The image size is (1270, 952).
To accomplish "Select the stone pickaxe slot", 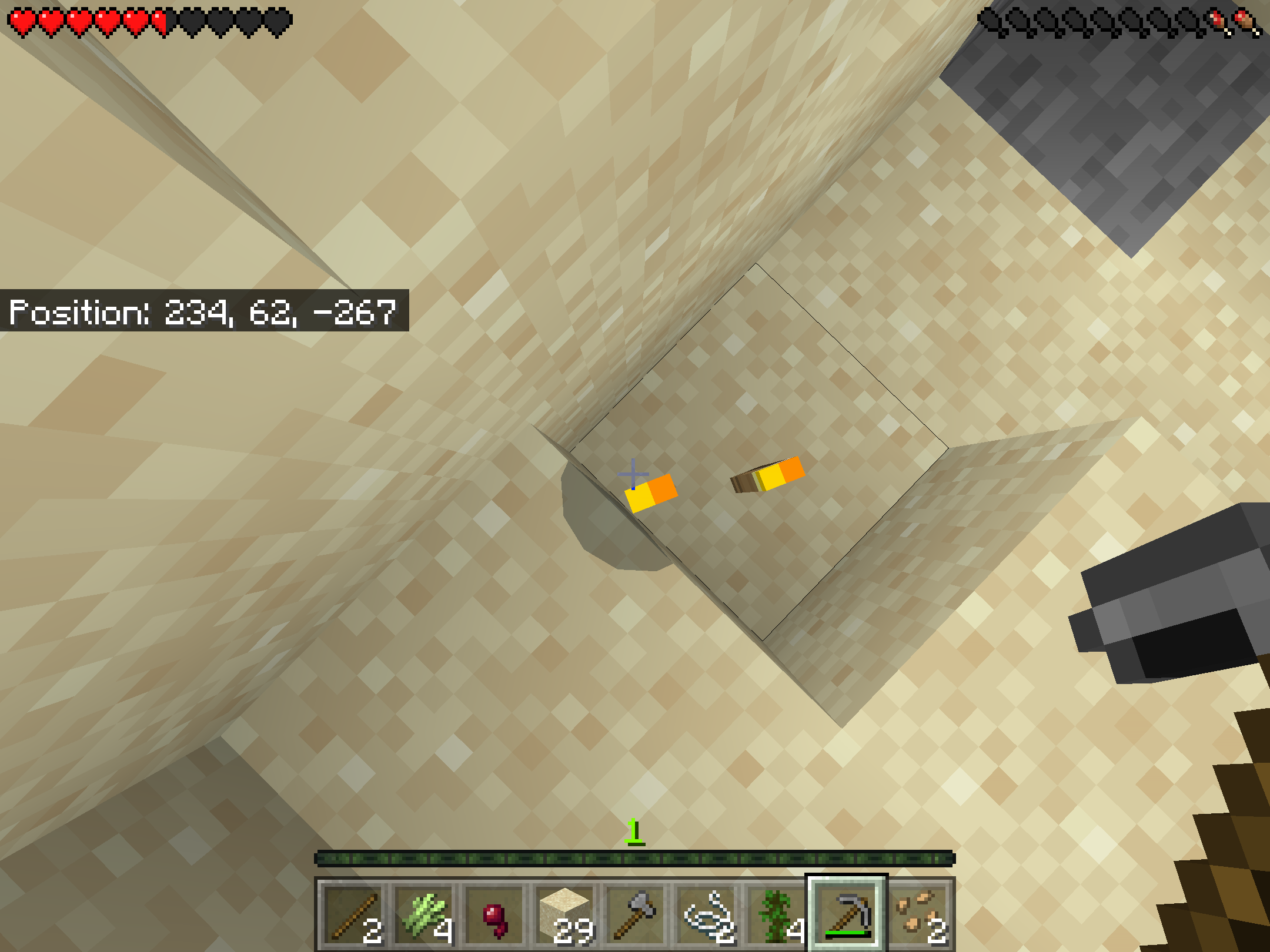I will click(847, 914).
